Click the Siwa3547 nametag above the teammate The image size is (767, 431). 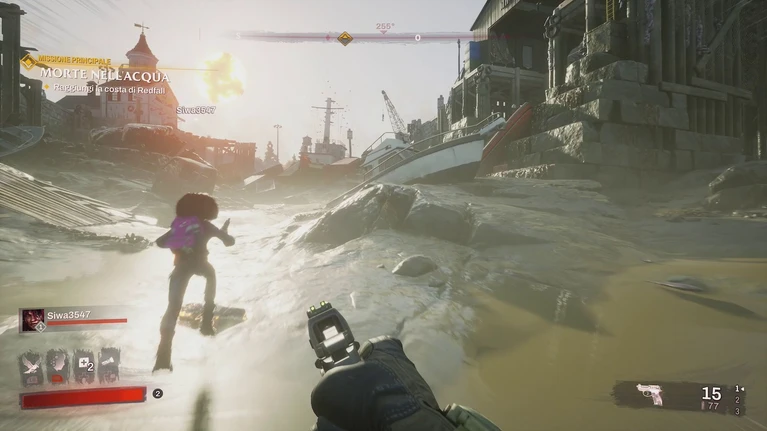tap(195, 110)
